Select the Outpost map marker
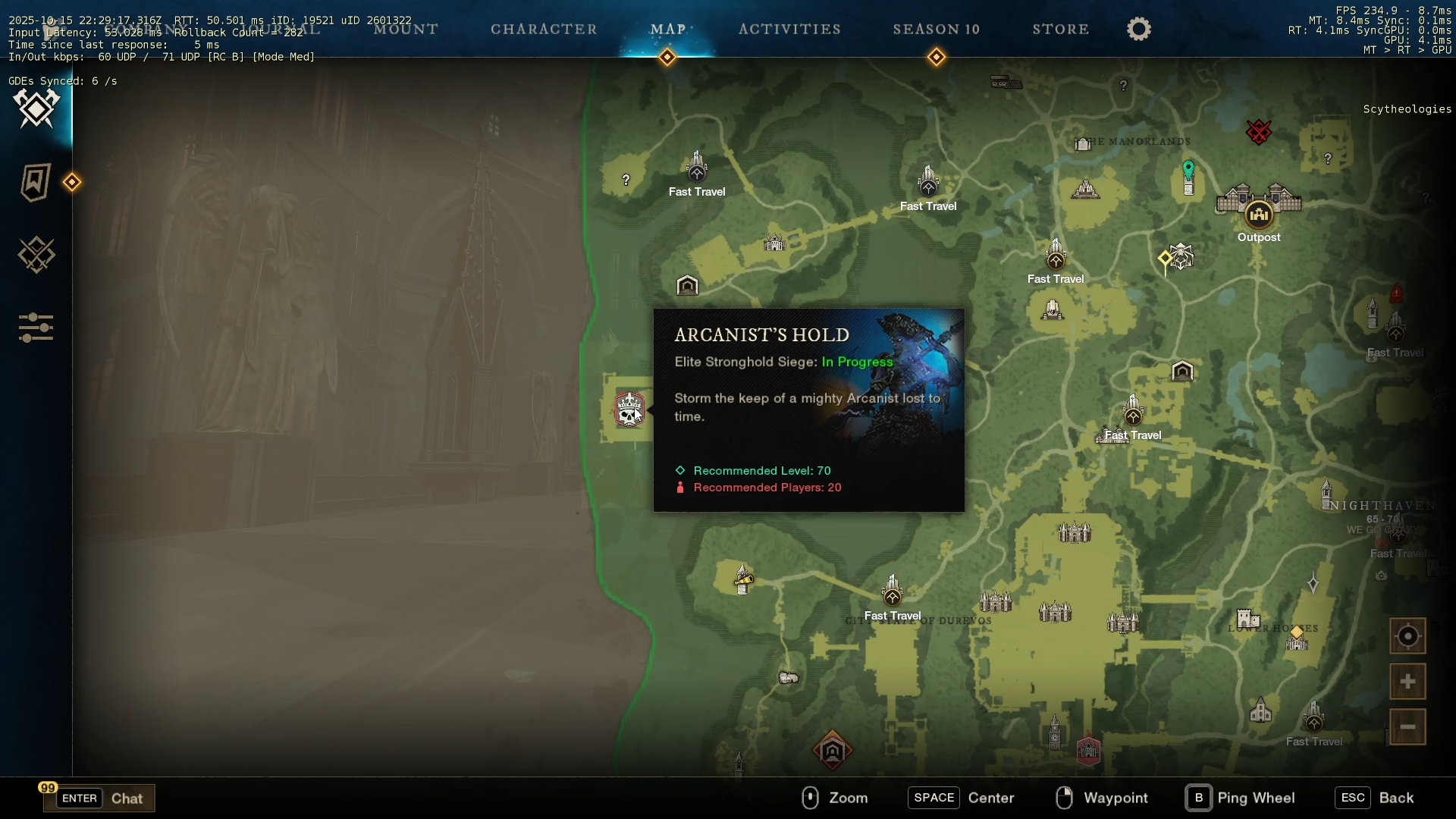This screenshot has width=1456, height=819. click(1259, 215)
